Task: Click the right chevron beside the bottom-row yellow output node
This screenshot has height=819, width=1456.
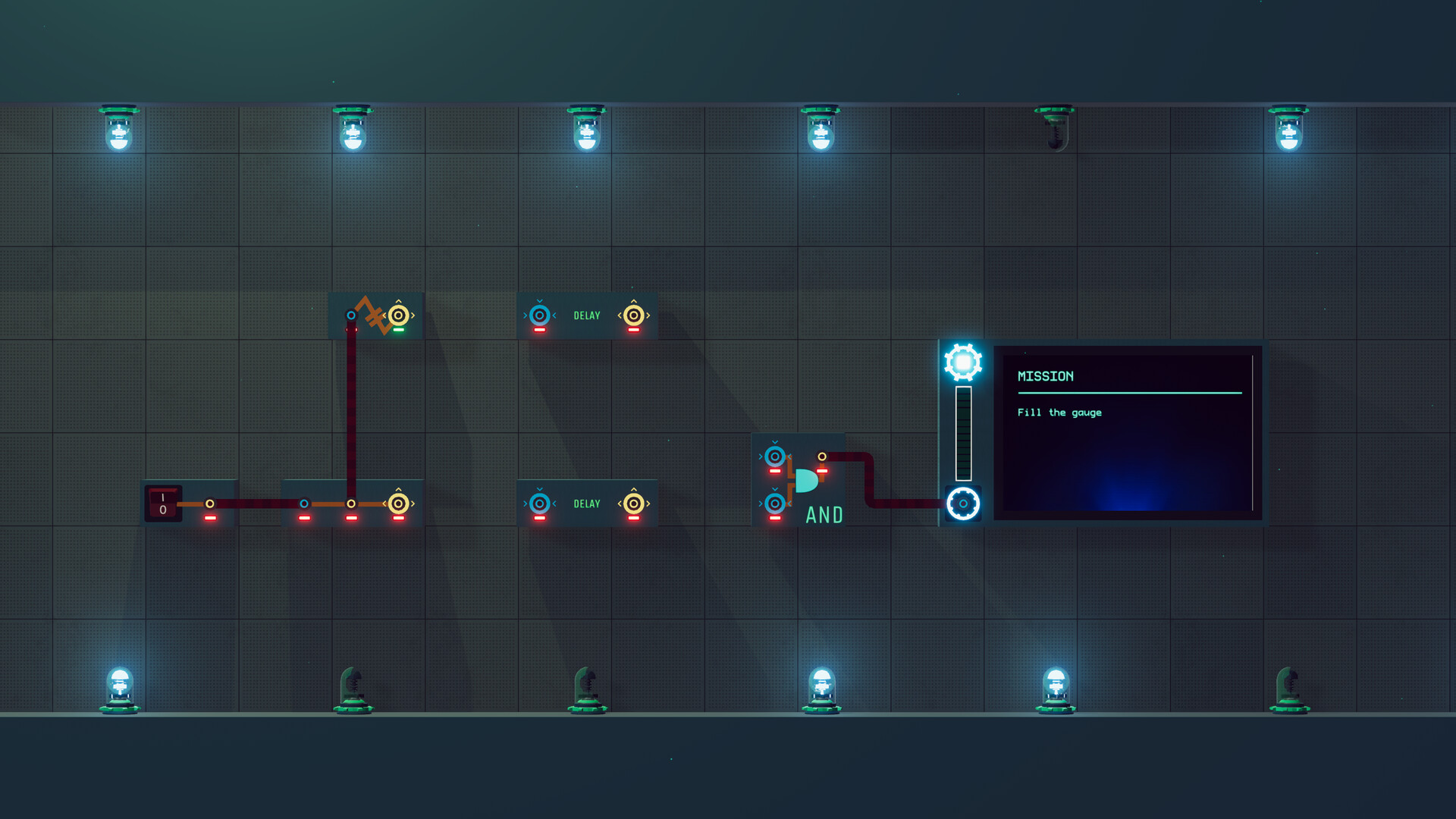Action: (x=413, y=502)
